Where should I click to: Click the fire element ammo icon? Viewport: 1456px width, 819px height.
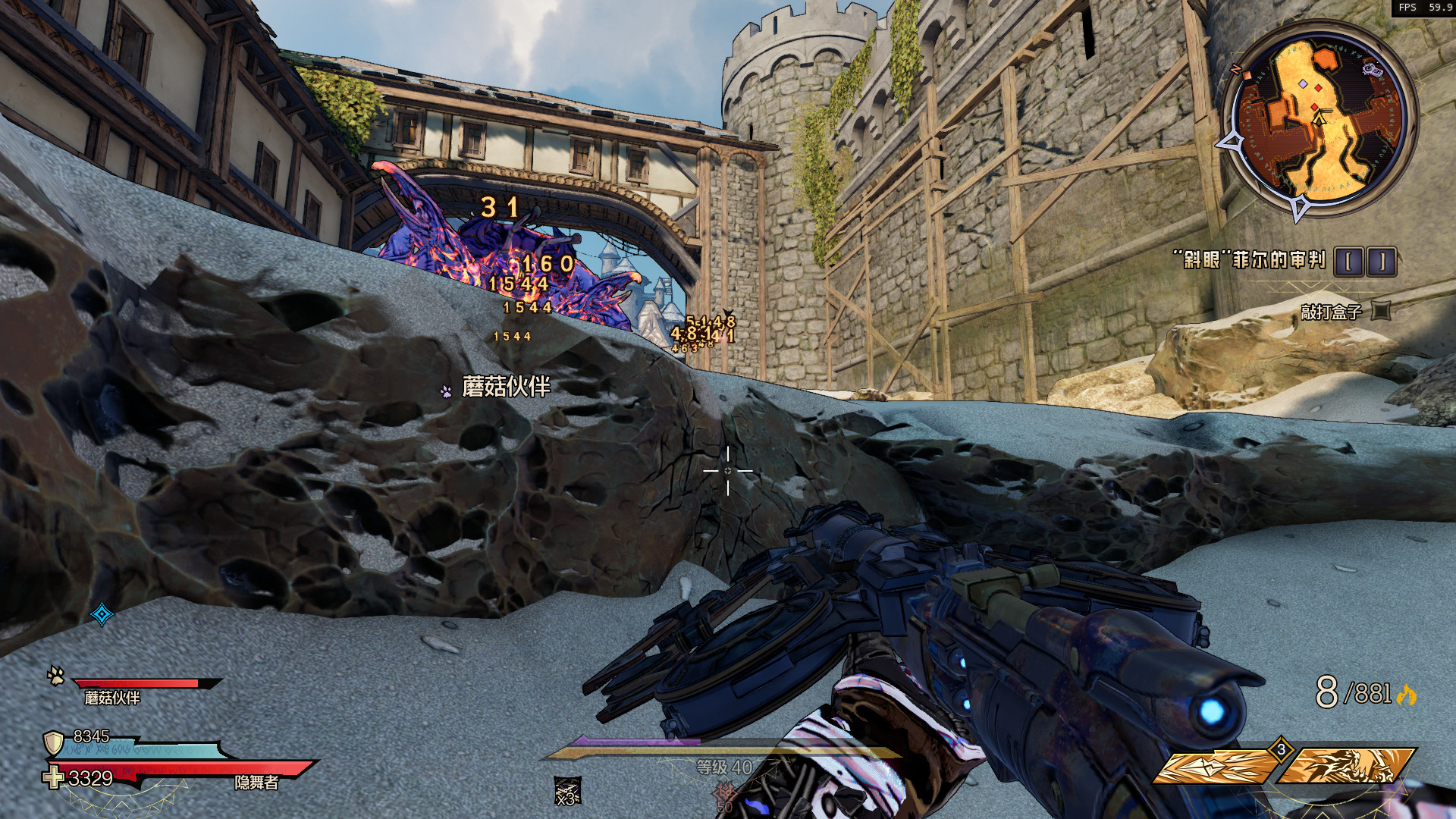1407,695
